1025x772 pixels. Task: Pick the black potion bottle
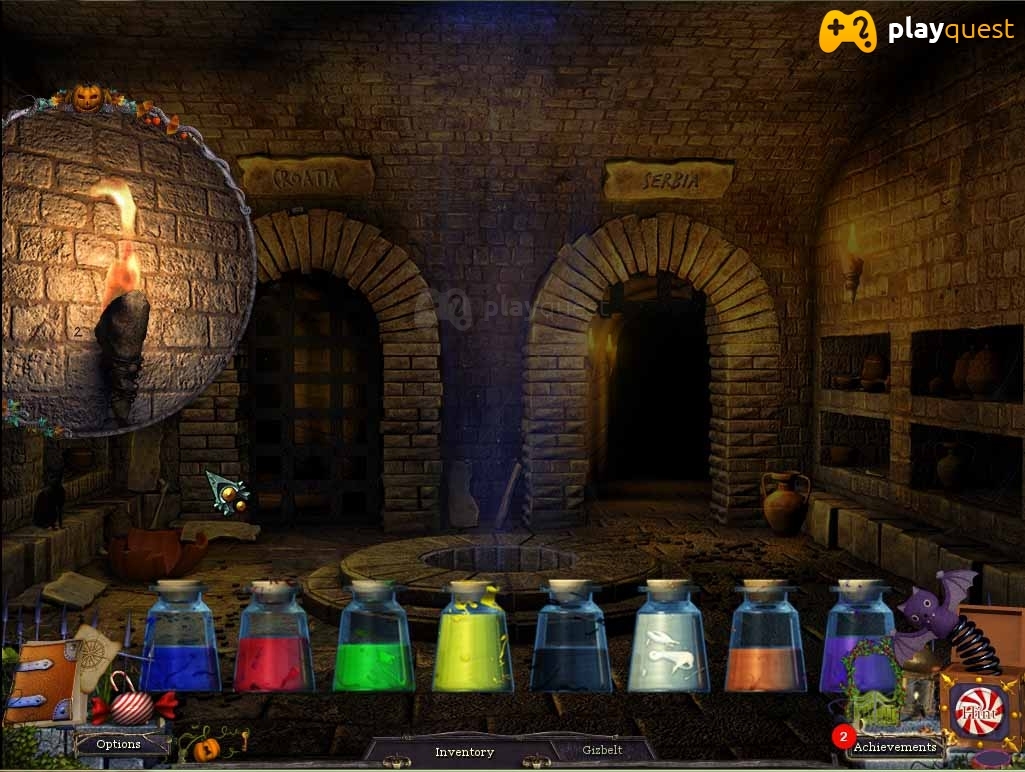click(x=570, y=640)
